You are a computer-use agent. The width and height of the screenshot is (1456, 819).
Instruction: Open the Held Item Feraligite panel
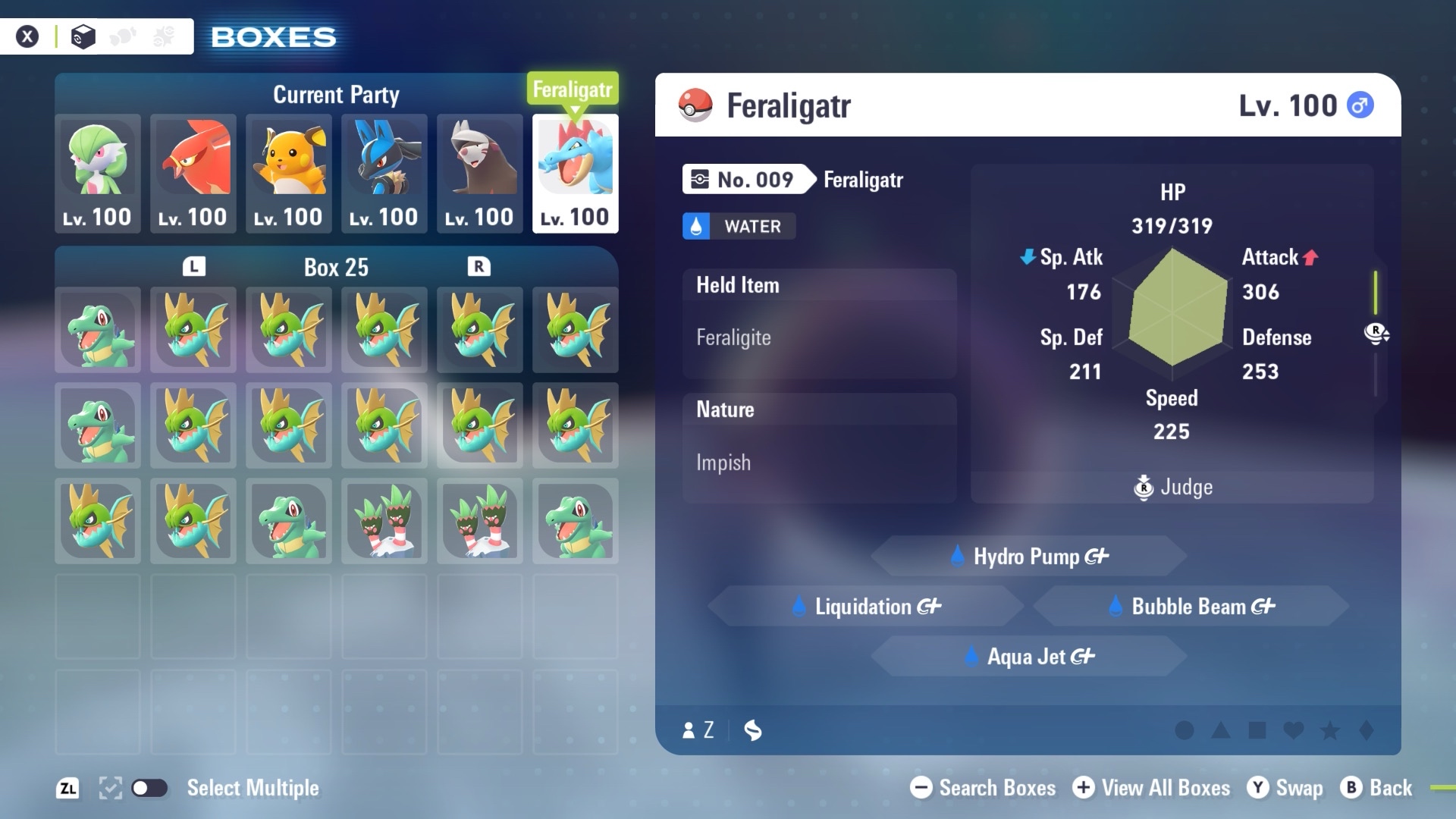819,324
